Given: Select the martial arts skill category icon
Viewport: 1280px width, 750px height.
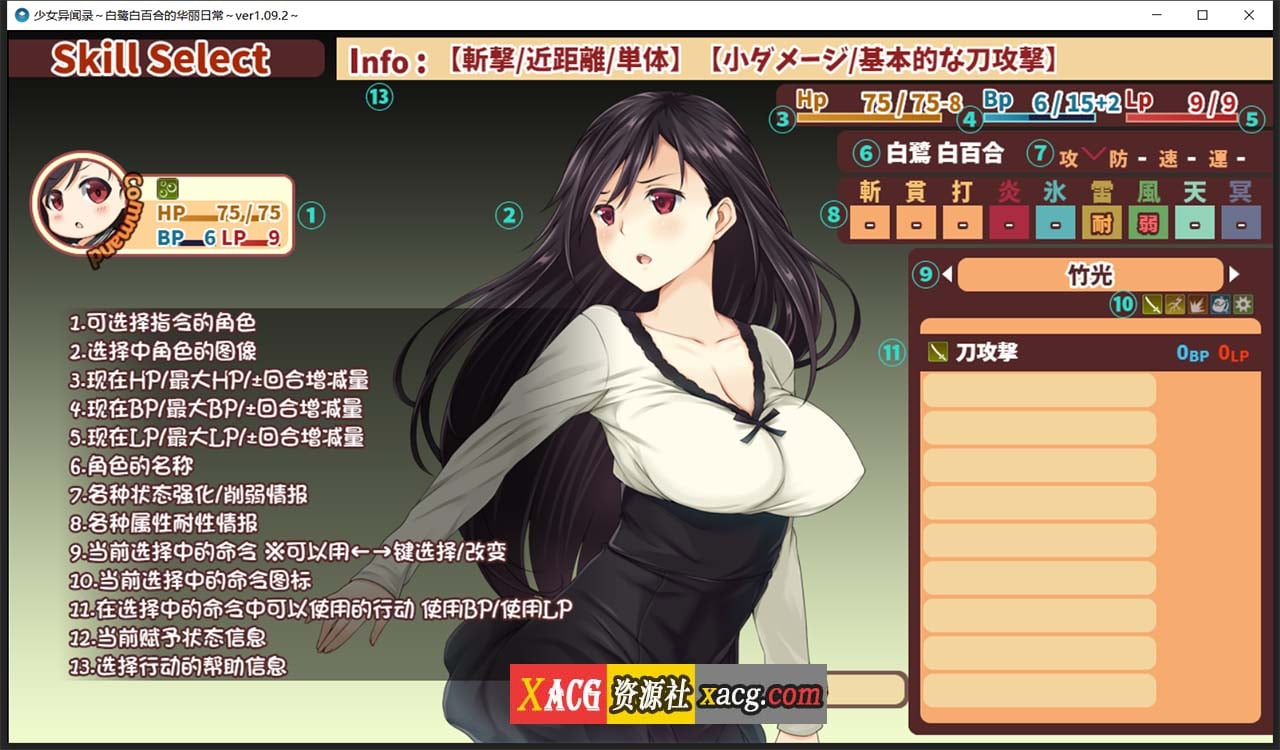Looking at the screenshot, I should click(1175, 305).
